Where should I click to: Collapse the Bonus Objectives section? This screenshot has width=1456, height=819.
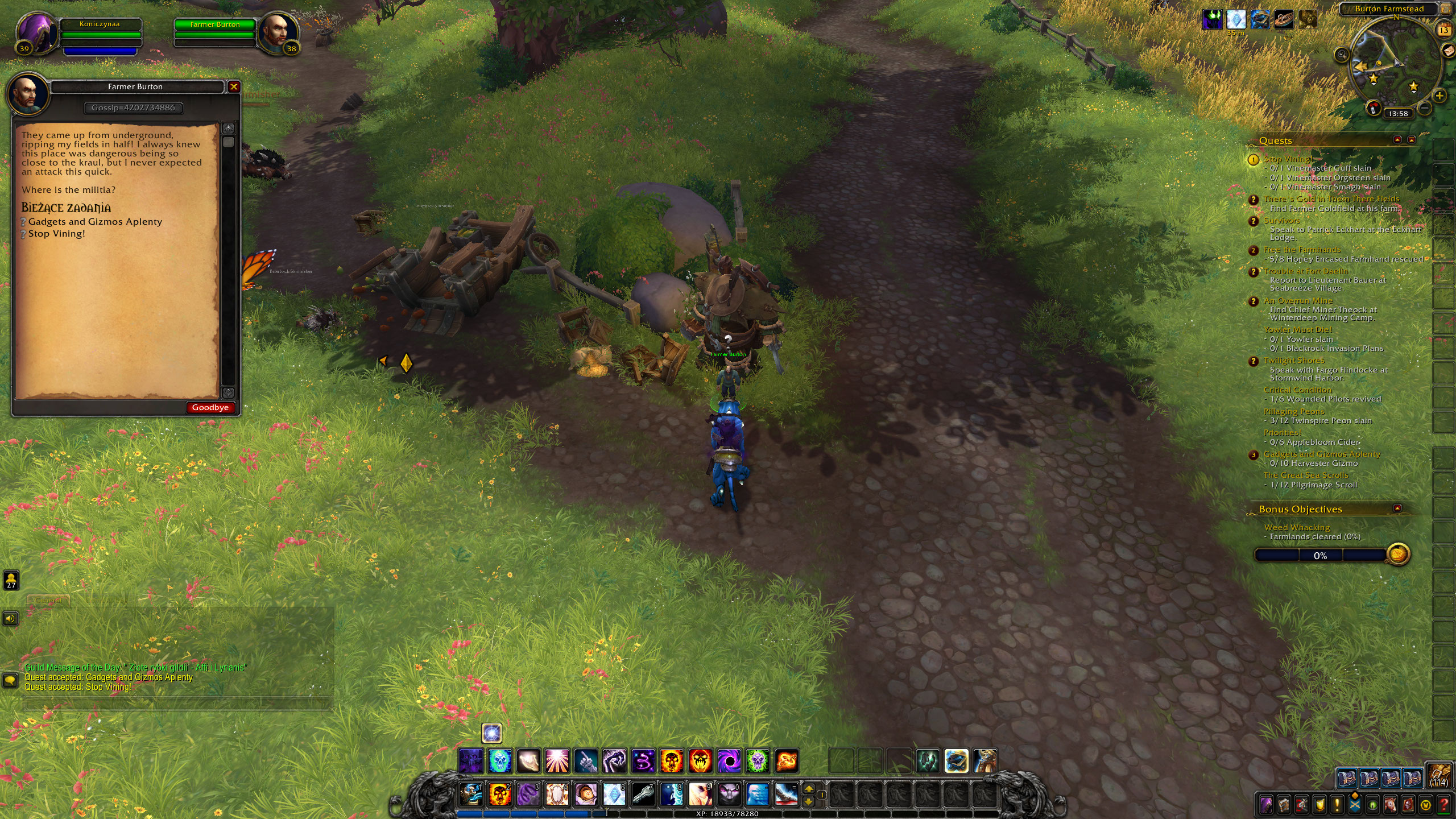coord(1397,509)
